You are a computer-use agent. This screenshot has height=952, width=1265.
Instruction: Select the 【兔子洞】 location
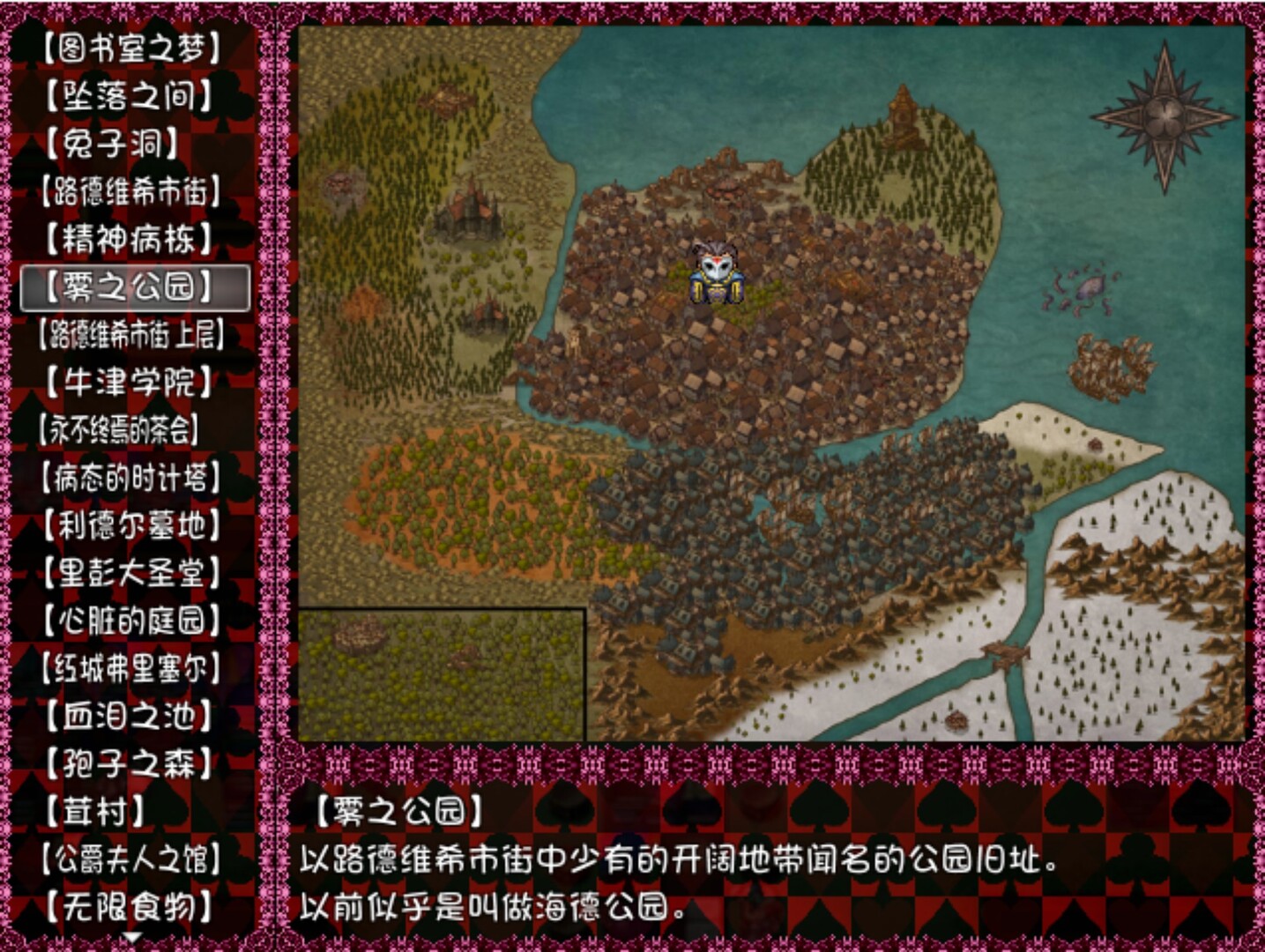(x=132, y=145)
